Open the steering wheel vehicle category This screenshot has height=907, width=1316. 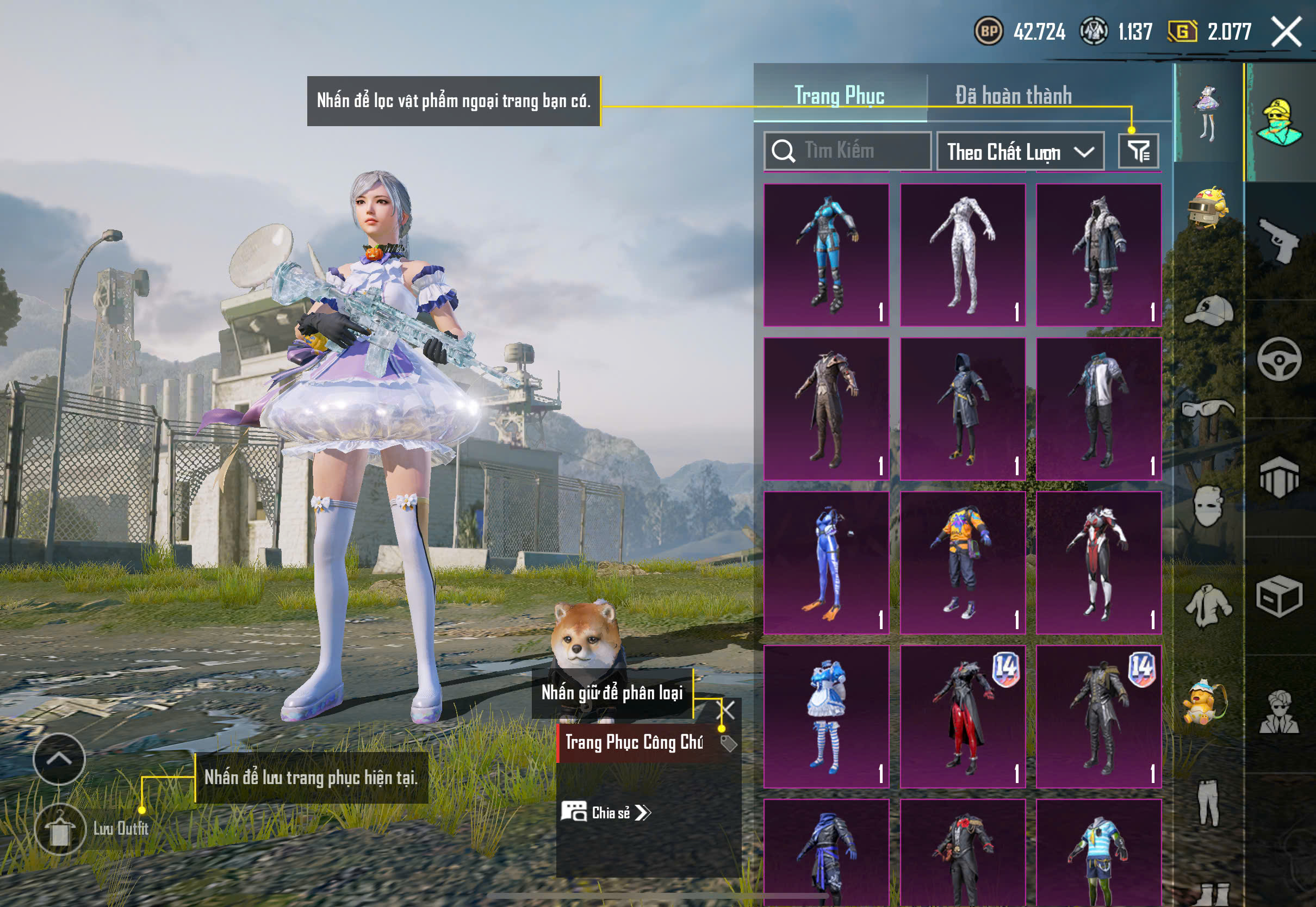click(x=1278, y=359)
